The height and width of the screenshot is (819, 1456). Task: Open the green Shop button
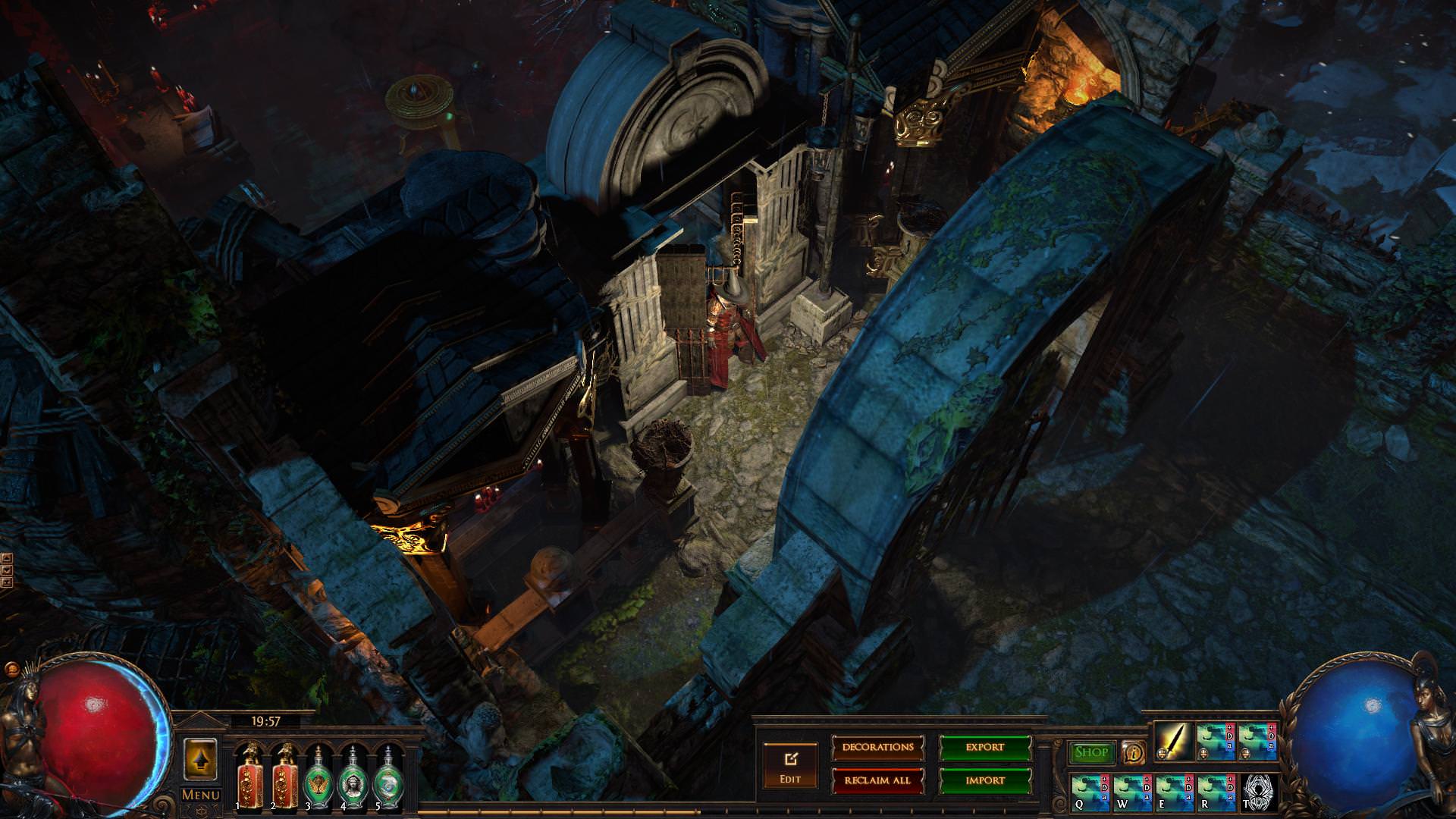click(x=1091, y=752)
